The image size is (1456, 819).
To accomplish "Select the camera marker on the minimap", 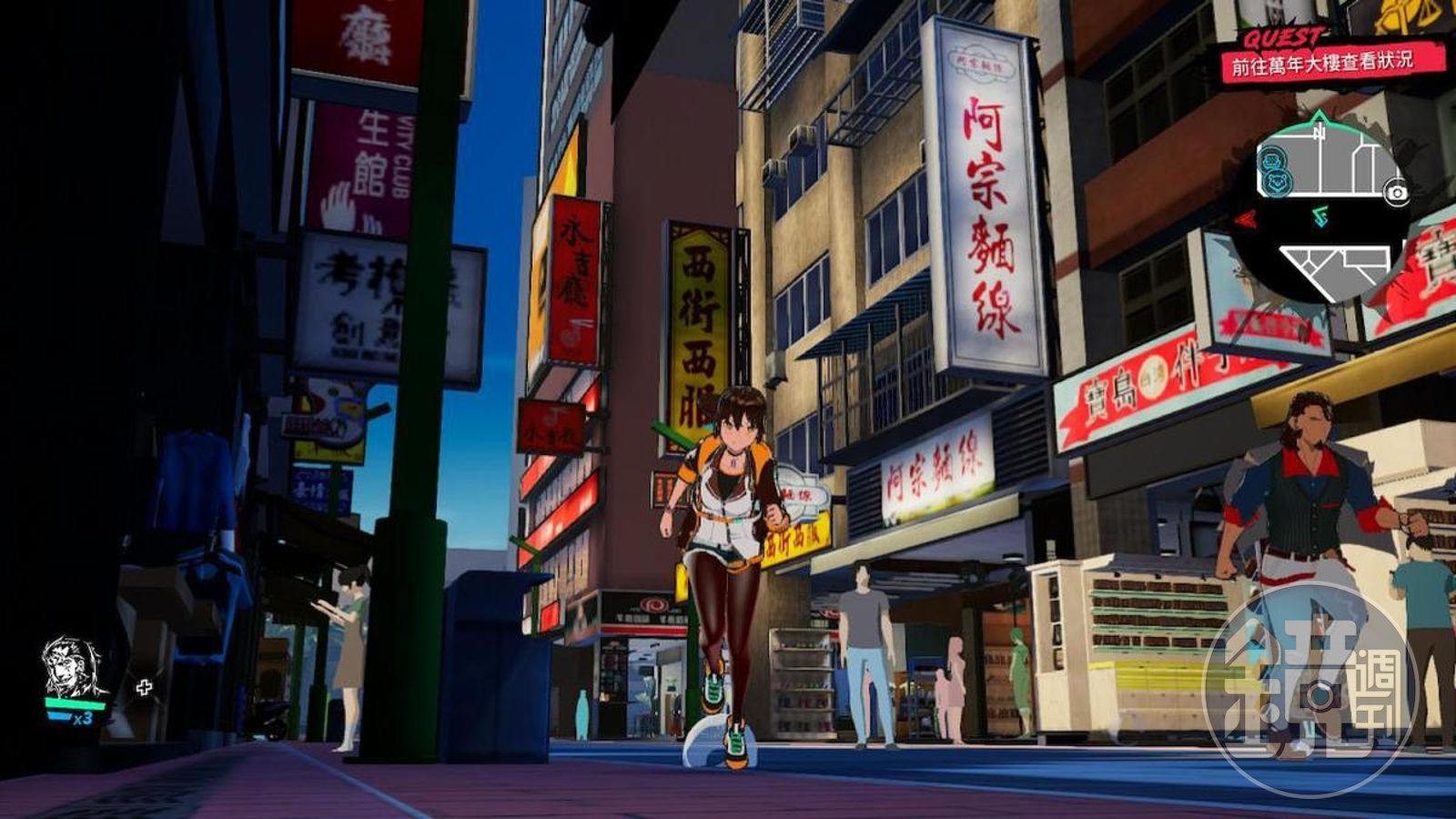I will pyautogui.click(x=1394, y=192).
